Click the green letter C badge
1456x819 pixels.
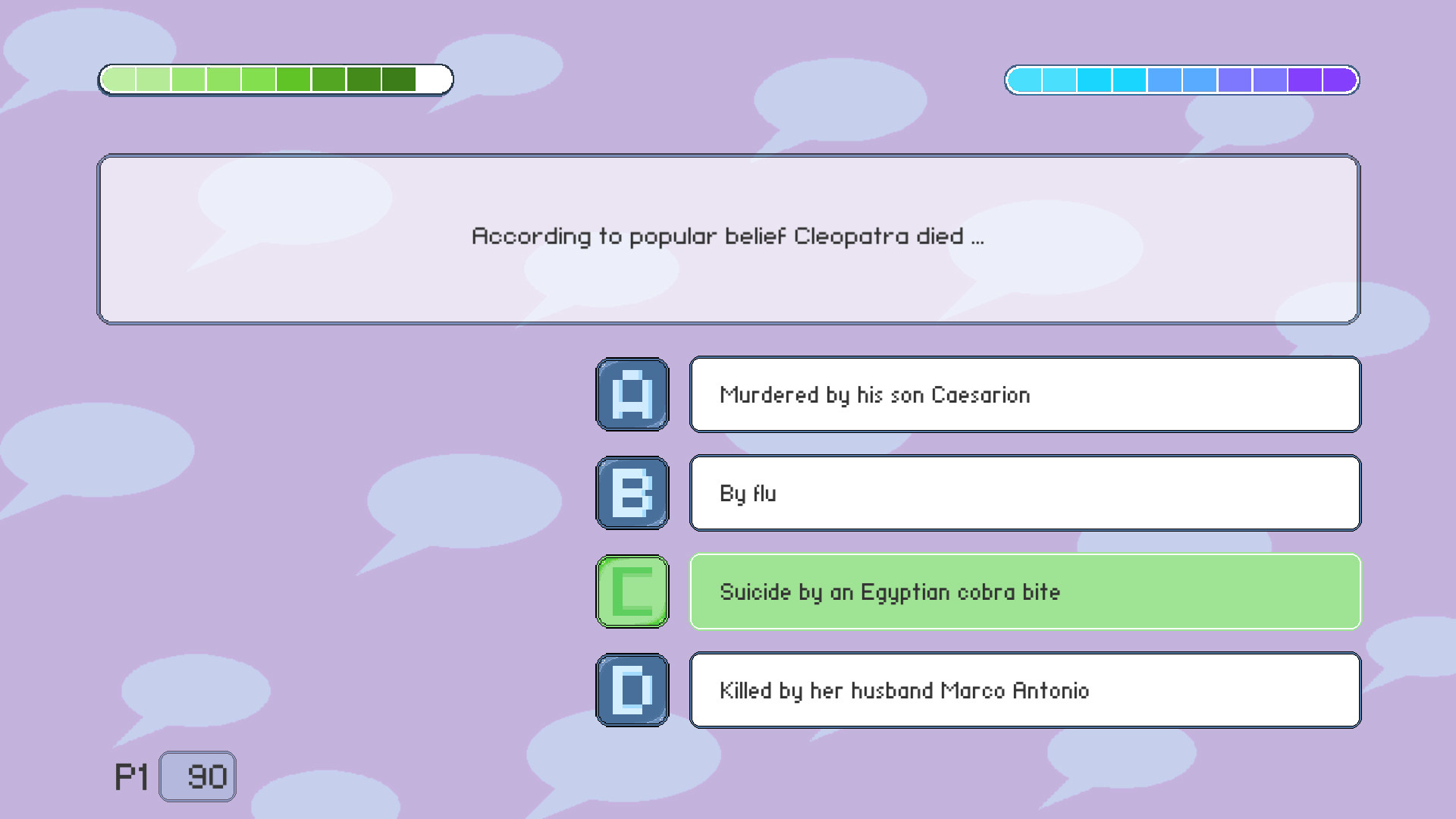tap(632, 591)
